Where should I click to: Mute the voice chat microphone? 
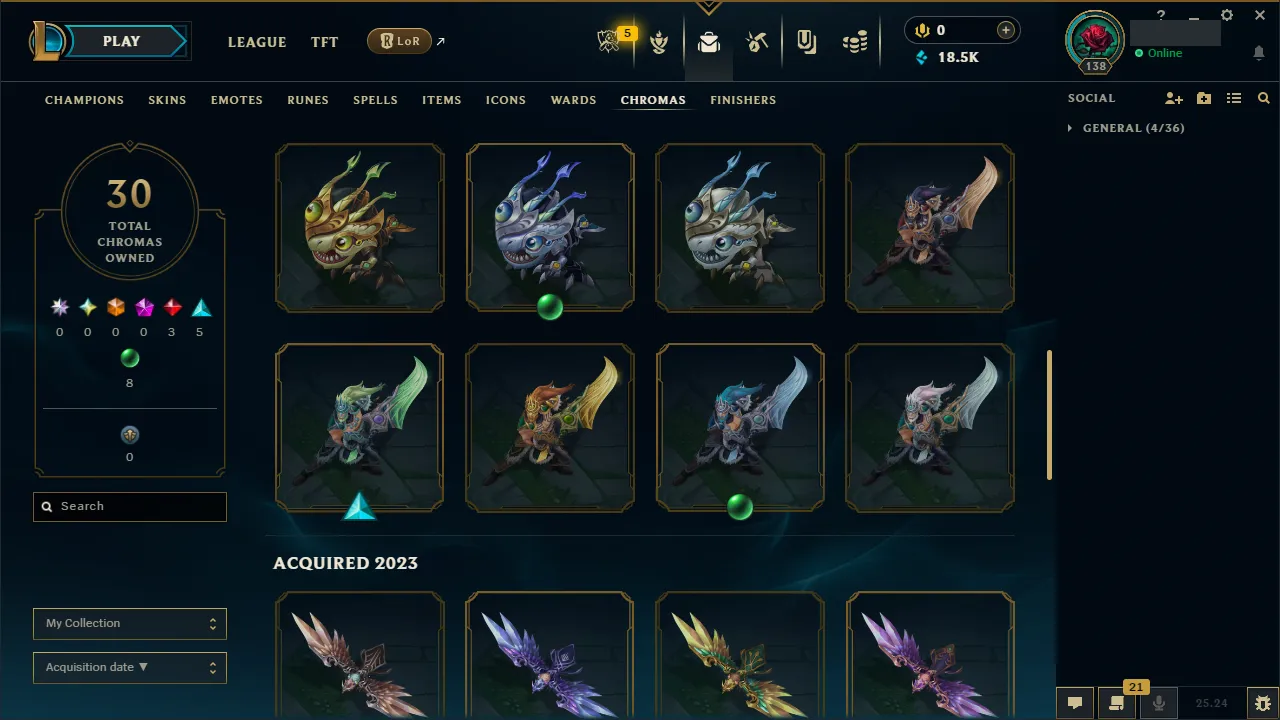tap(1158, 703)
